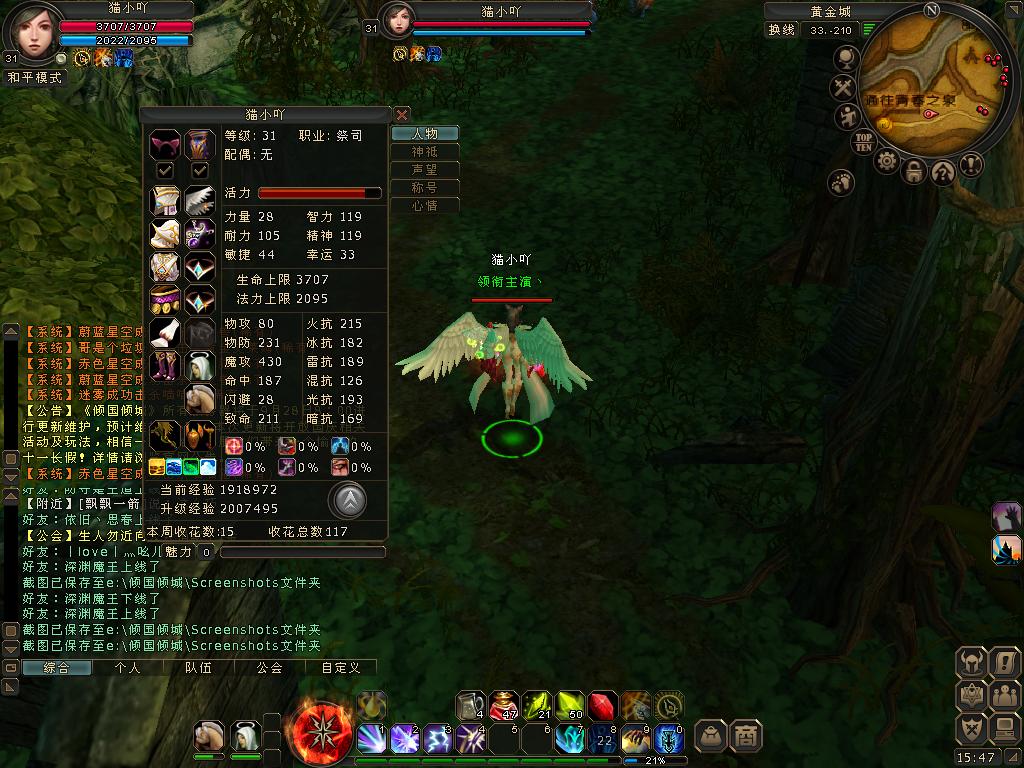Use the red potion with 47 charges
This screenshot has height=768, width=1024.
point(505,706)
